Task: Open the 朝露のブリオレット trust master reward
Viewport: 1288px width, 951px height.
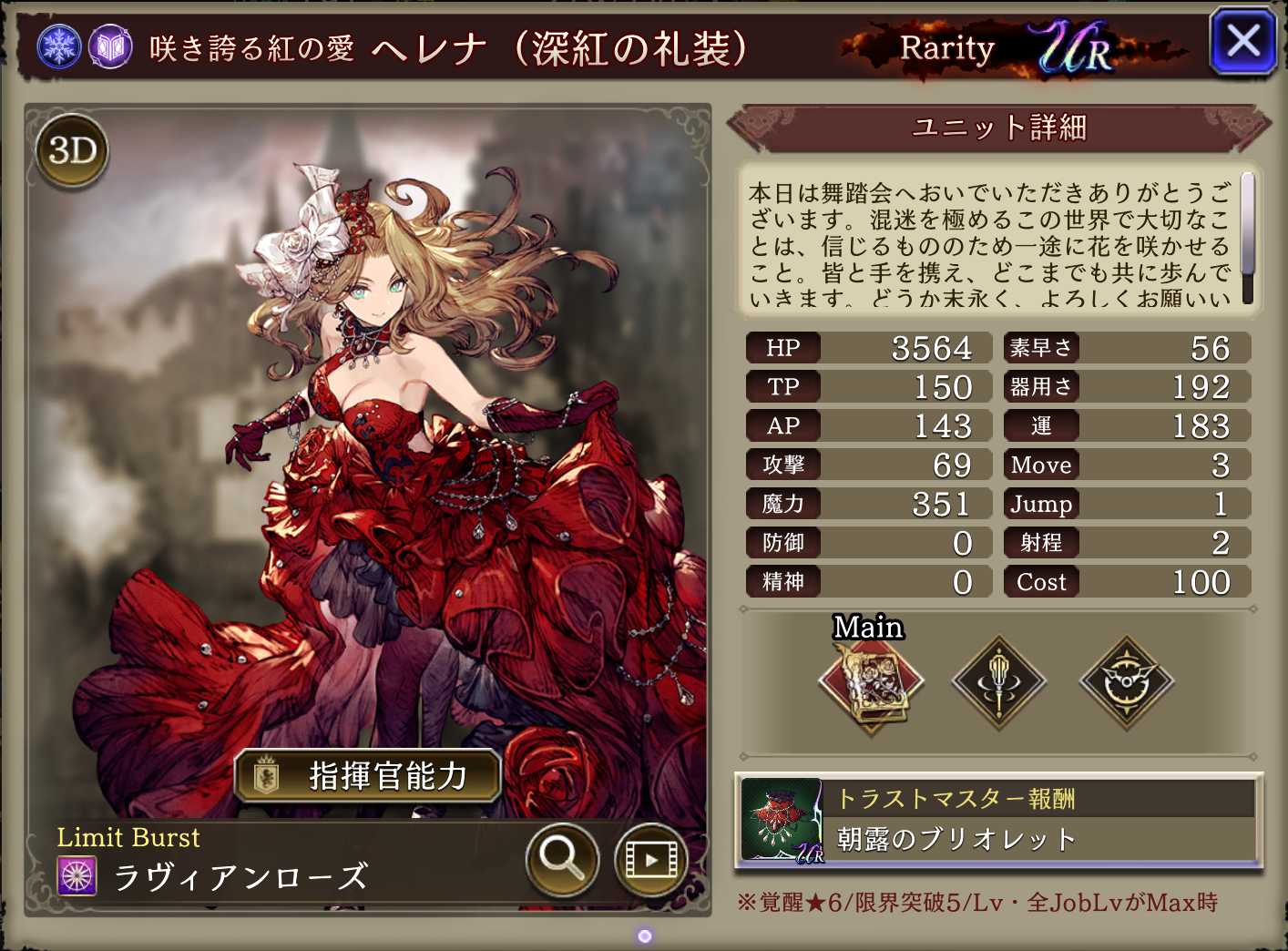Action: click(x=998, y=820)
